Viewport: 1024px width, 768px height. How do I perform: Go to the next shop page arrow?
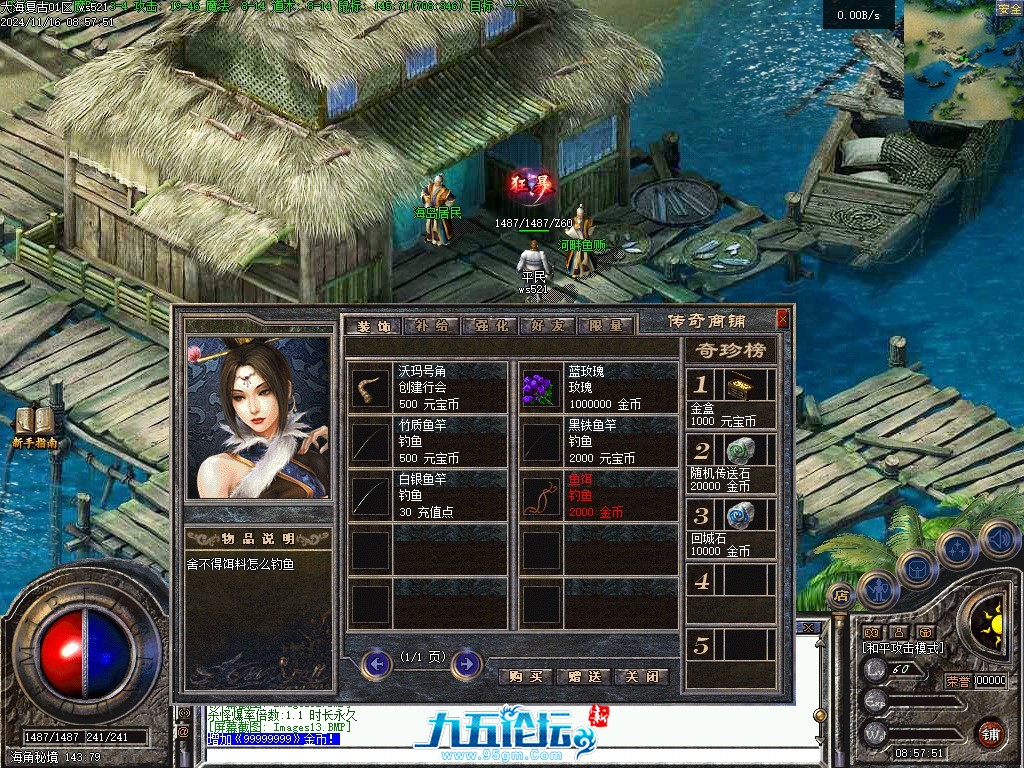pyautogui.click(x=466, y=663)
